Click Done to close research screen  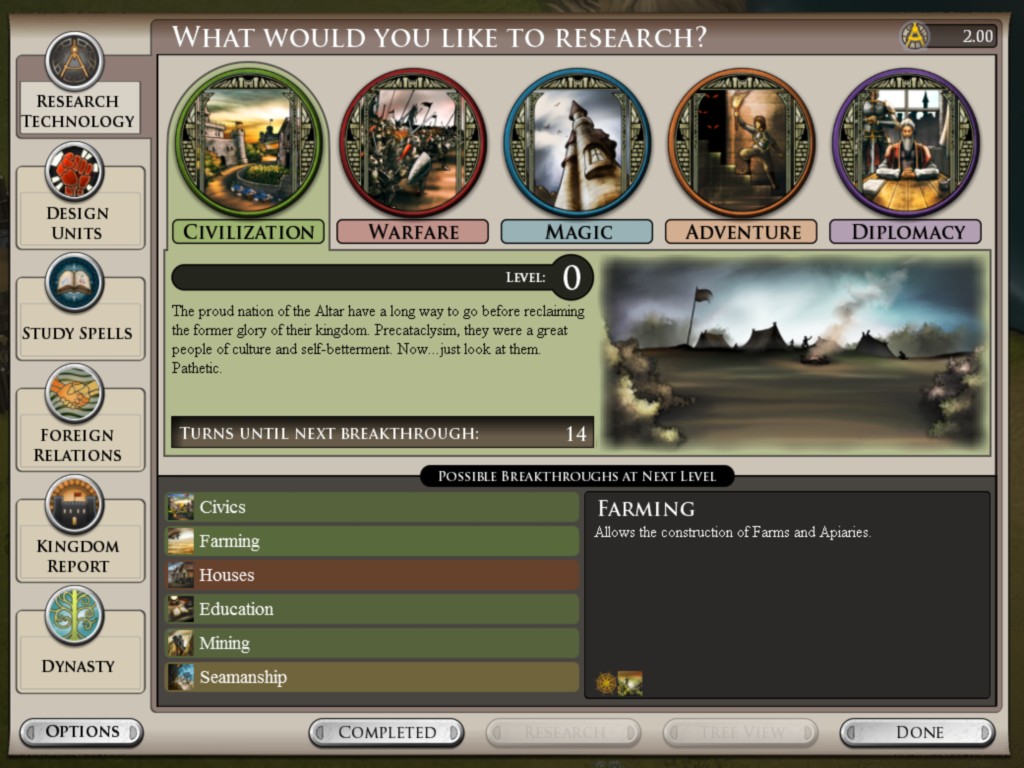pyautogui.click(x=917, y=733)
